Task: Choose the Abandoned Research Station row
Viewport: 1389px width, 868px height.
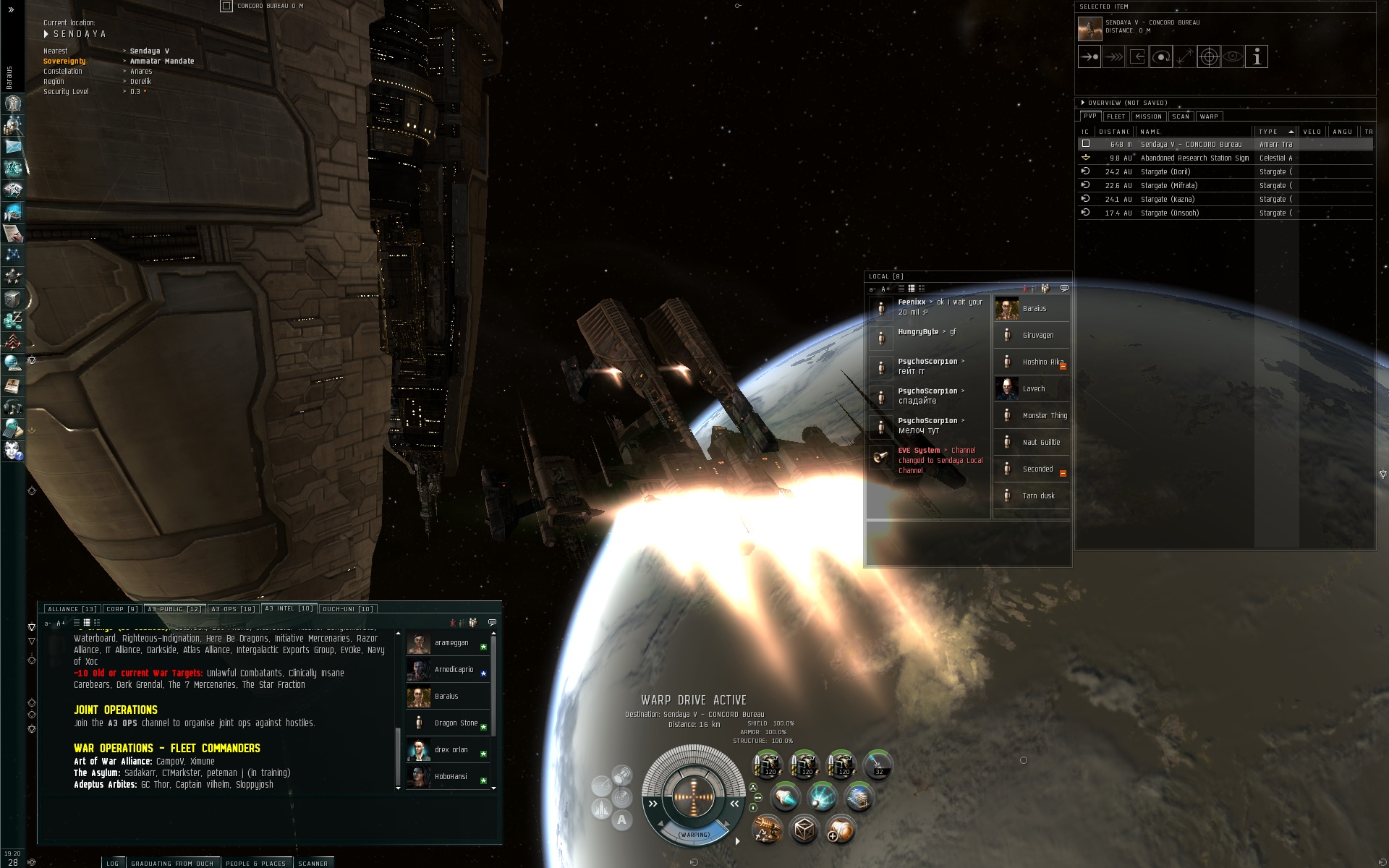Action: tap(1194, 158)
